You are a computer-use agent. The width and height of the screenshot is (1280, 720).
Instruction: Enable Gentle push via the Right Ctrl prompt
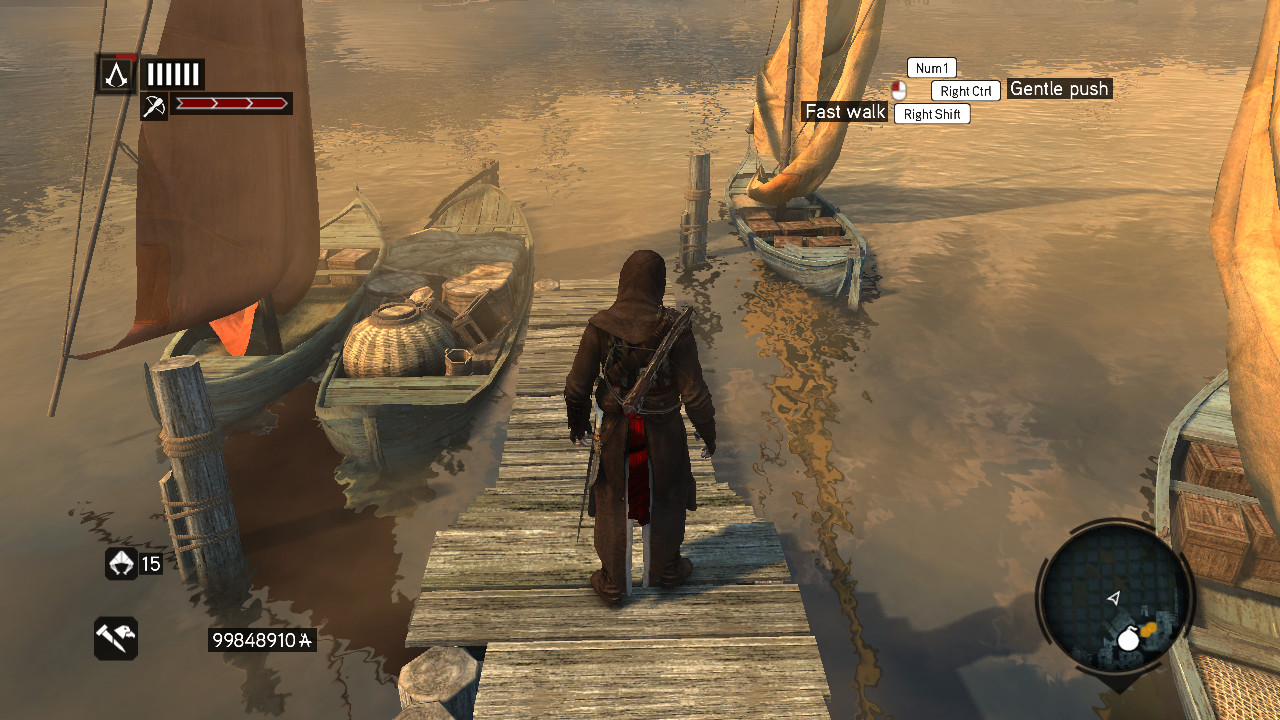coord(964,90)
